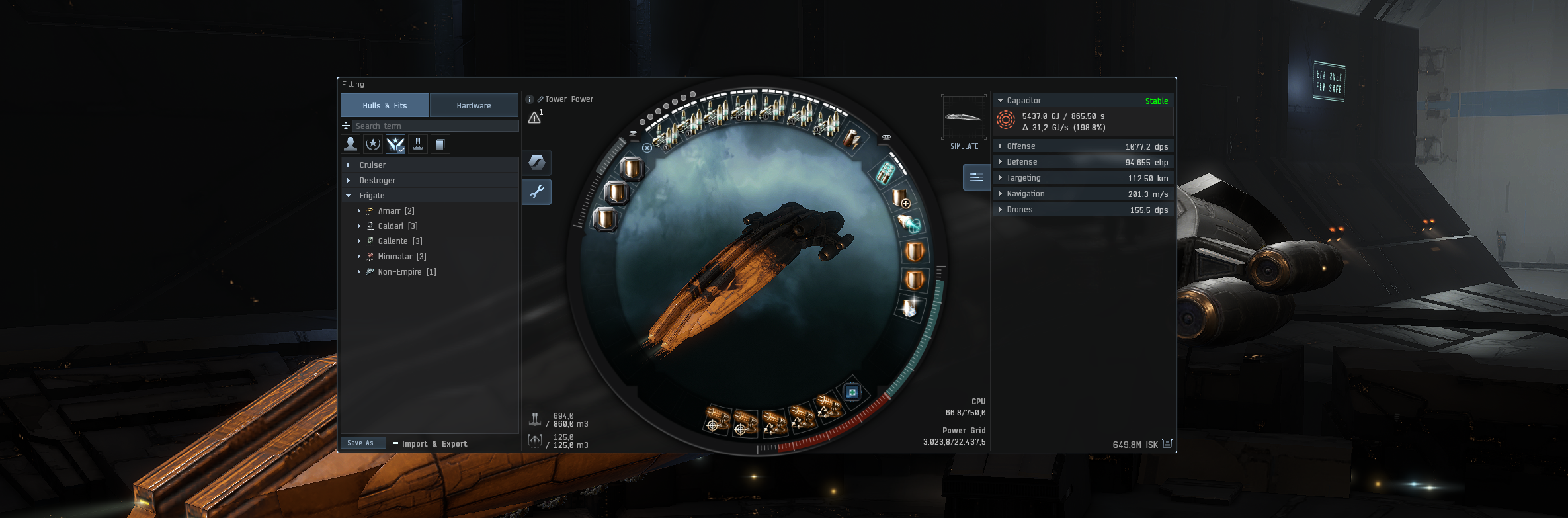This screenshot has width=1568, height=518.
Task: Open the Import & Export menu
Action: [x=430, y=444]
